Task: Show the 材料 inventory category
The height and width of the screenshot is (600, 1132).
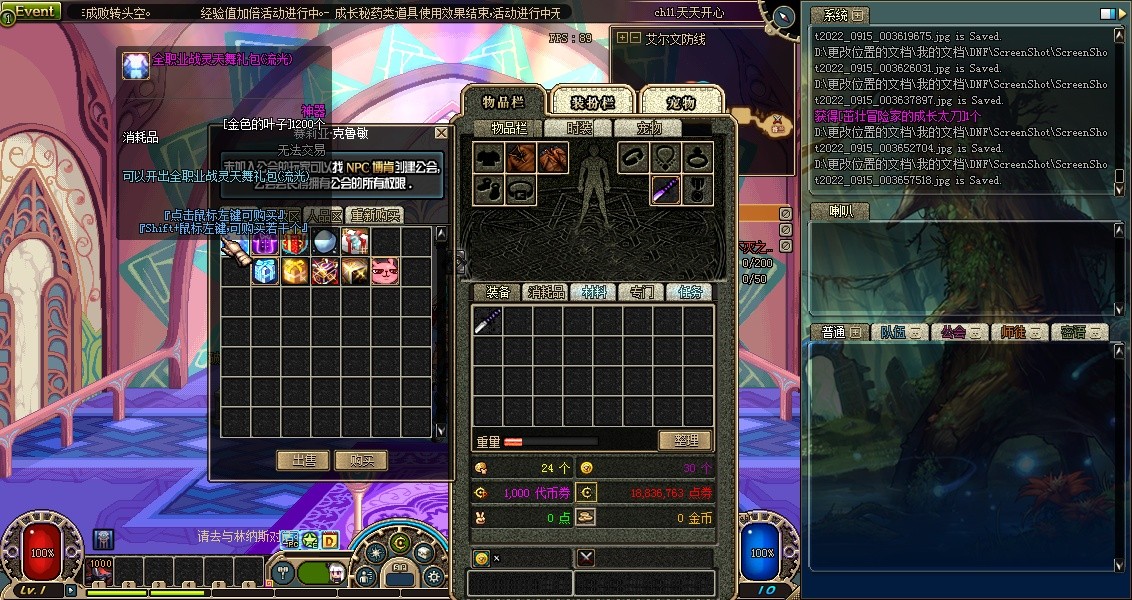Action: [x=594, y=292]
